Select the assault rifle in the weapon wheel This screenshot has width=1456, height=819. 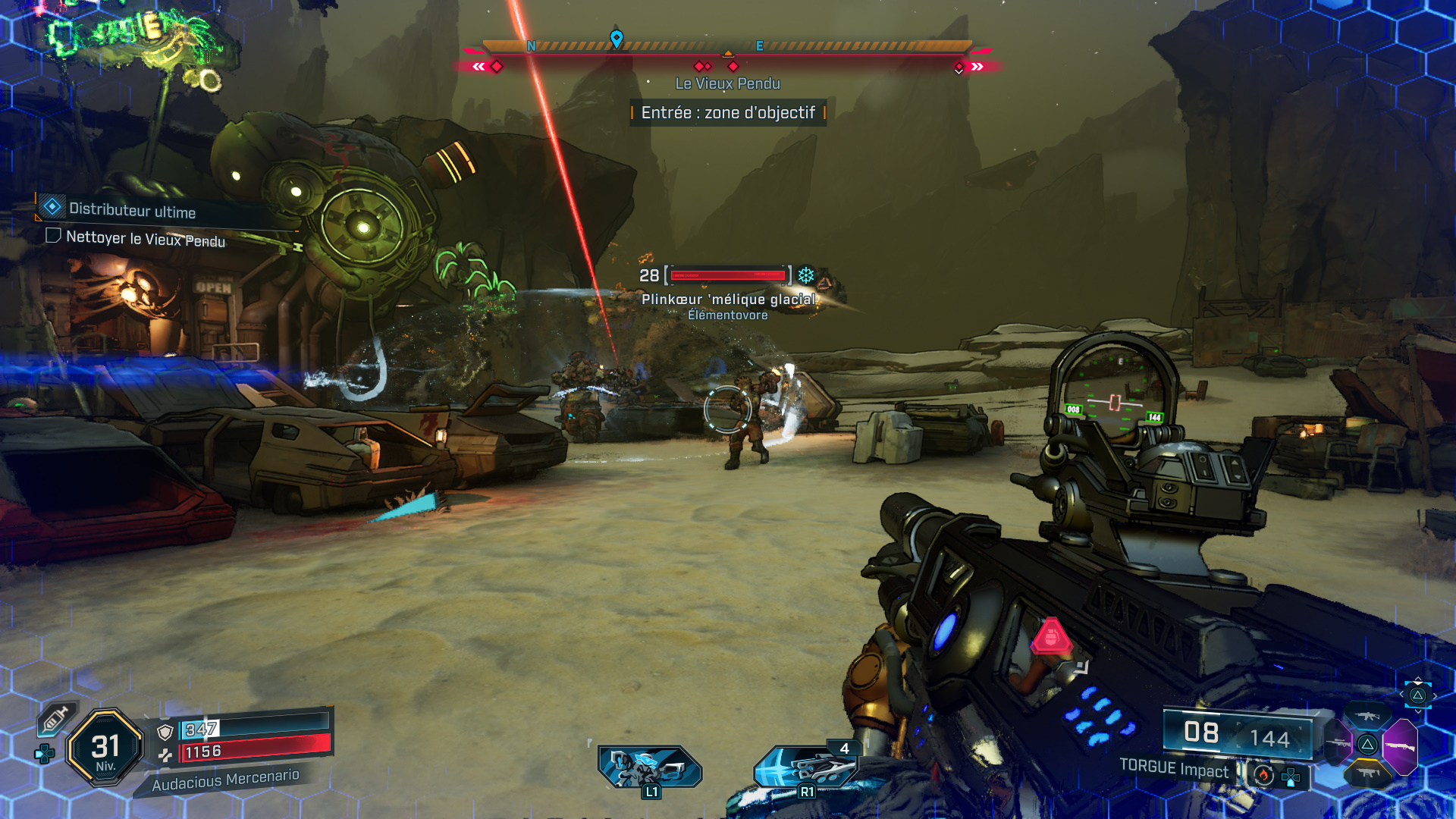1368,715
